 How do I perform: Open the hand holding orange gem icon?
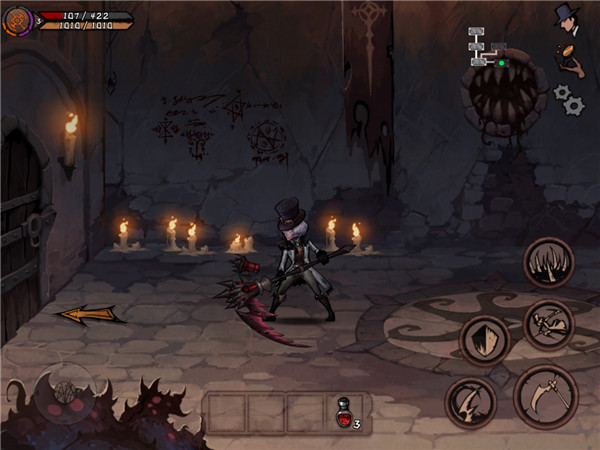click(571, 56)
